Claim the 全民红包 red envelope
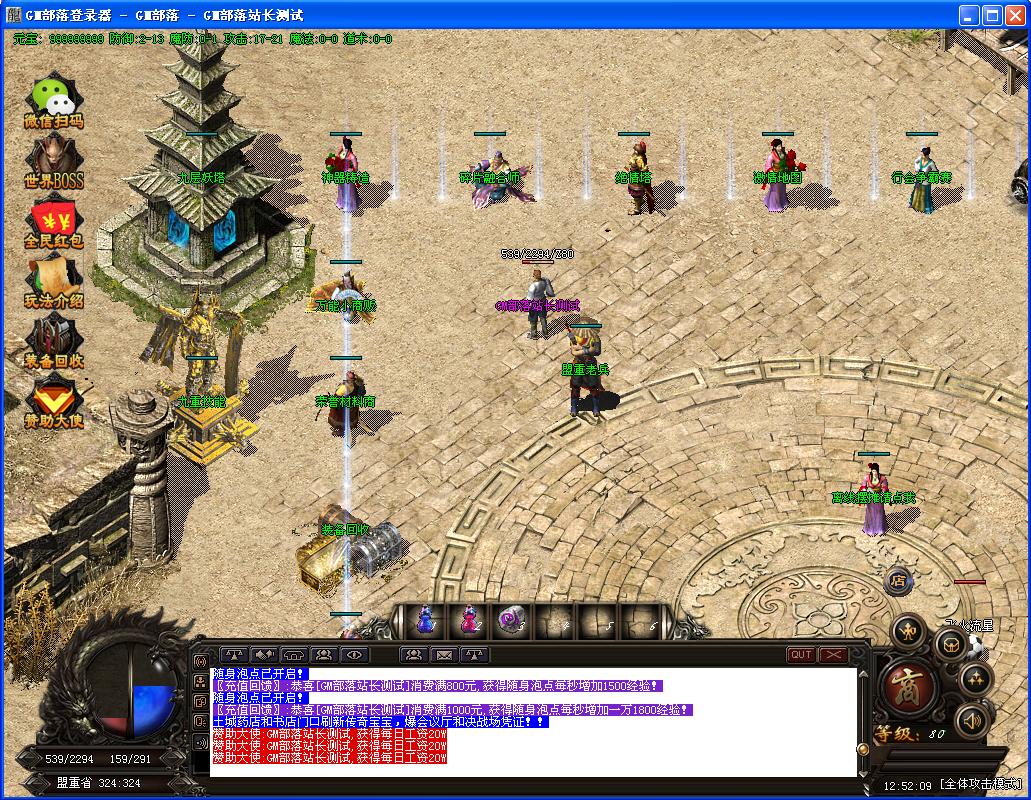 coord(54,223)
